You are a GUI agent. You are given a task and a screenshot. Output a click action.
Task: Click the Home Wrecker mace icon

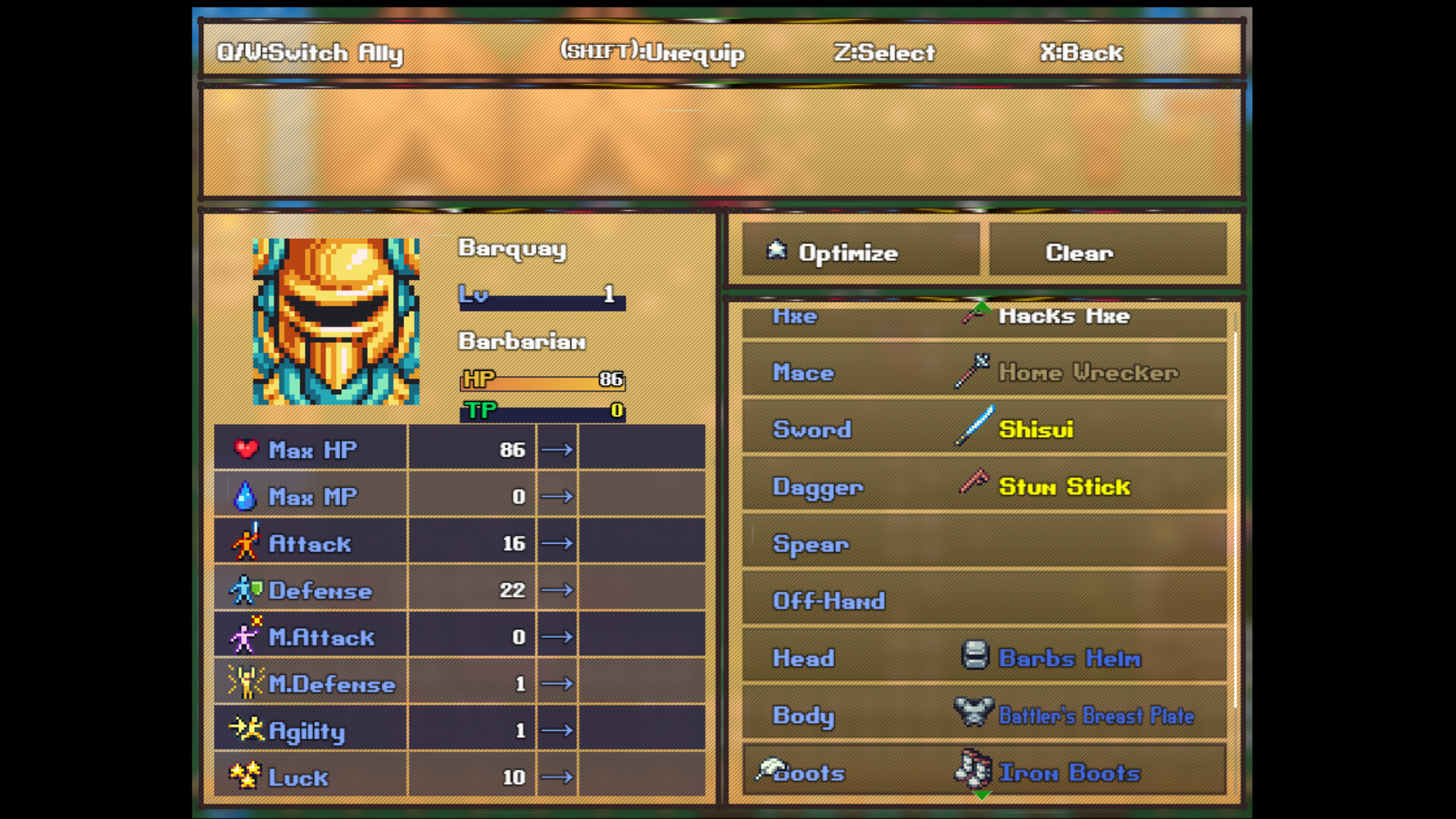(x=972, y=371)
